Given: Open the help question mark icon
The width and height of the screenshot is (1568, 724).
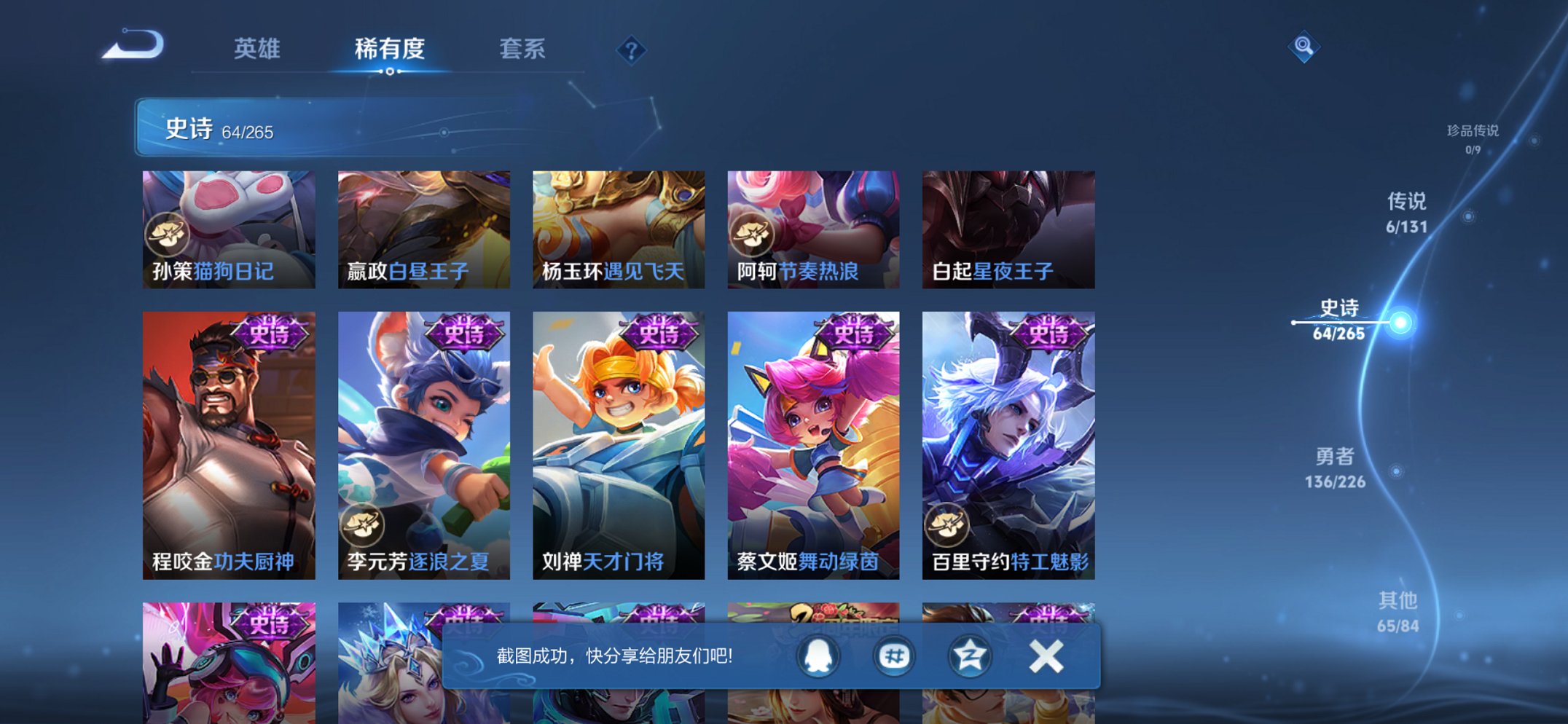Looking at the screenshot, I should pyautogui.click(x=631, y=51).
